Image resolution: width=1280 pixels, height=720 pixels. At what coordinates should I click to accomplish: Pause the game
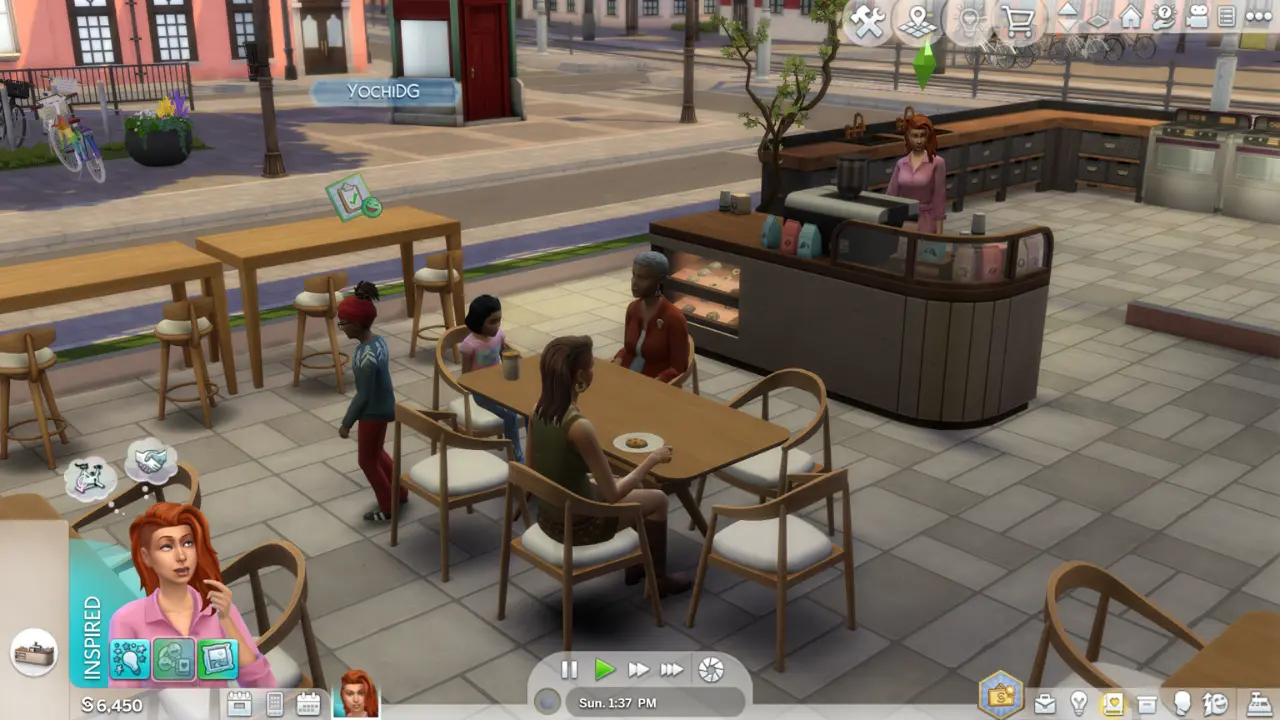click(569, 670)
